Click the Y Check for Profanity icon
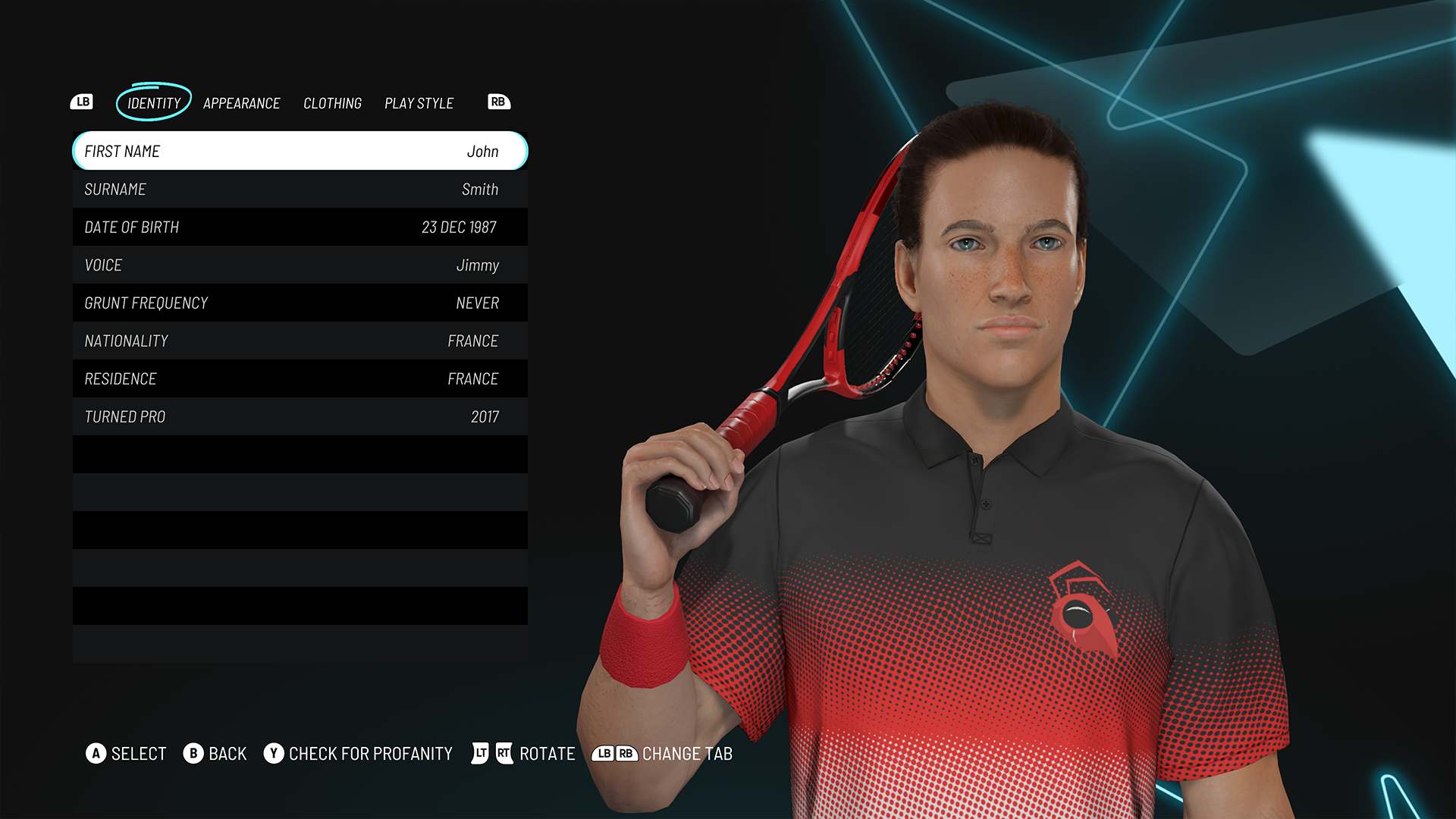Image resolution: width=1456 pixels, height=819 pixels. pos(275,754)
